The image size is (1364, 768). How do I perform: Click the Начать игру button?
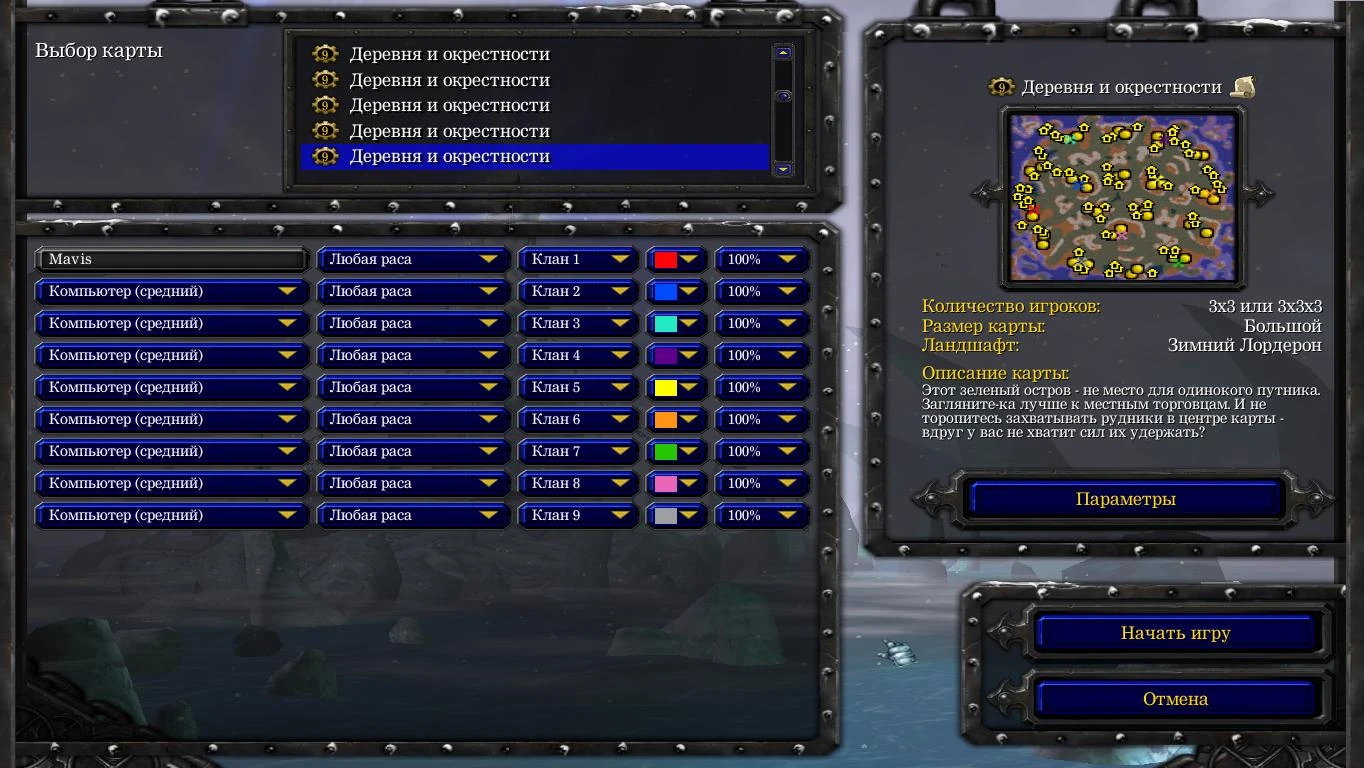tap(1177, 633)
